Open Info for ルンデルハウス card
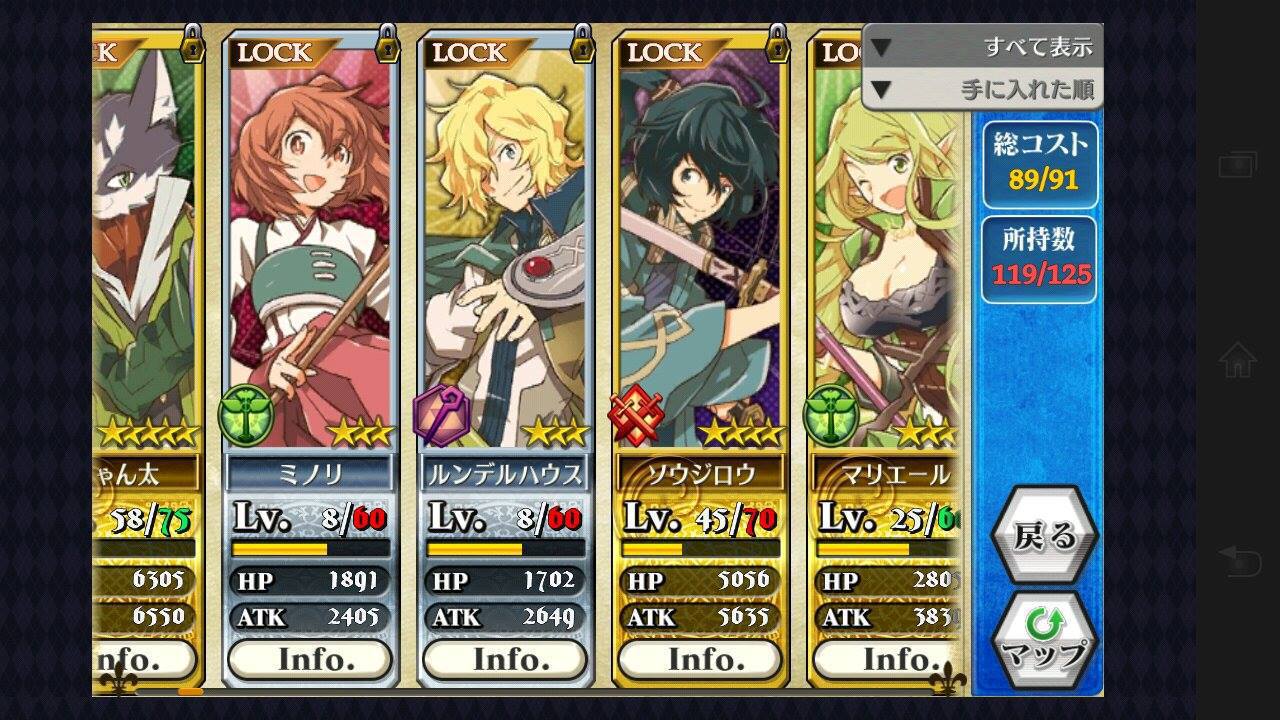1280x720 pixels. pos(504,660)
